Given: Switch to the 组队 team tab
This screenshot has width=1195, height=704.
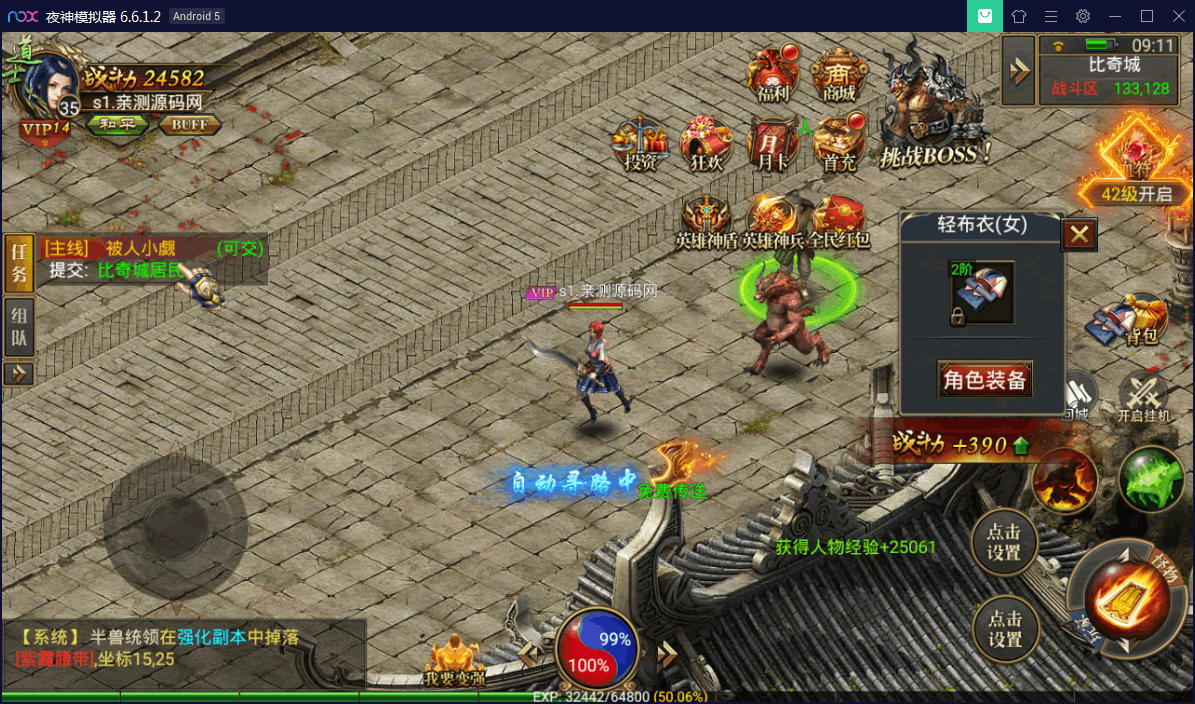Looking at the screenshot, I should [x=19, y=327].
